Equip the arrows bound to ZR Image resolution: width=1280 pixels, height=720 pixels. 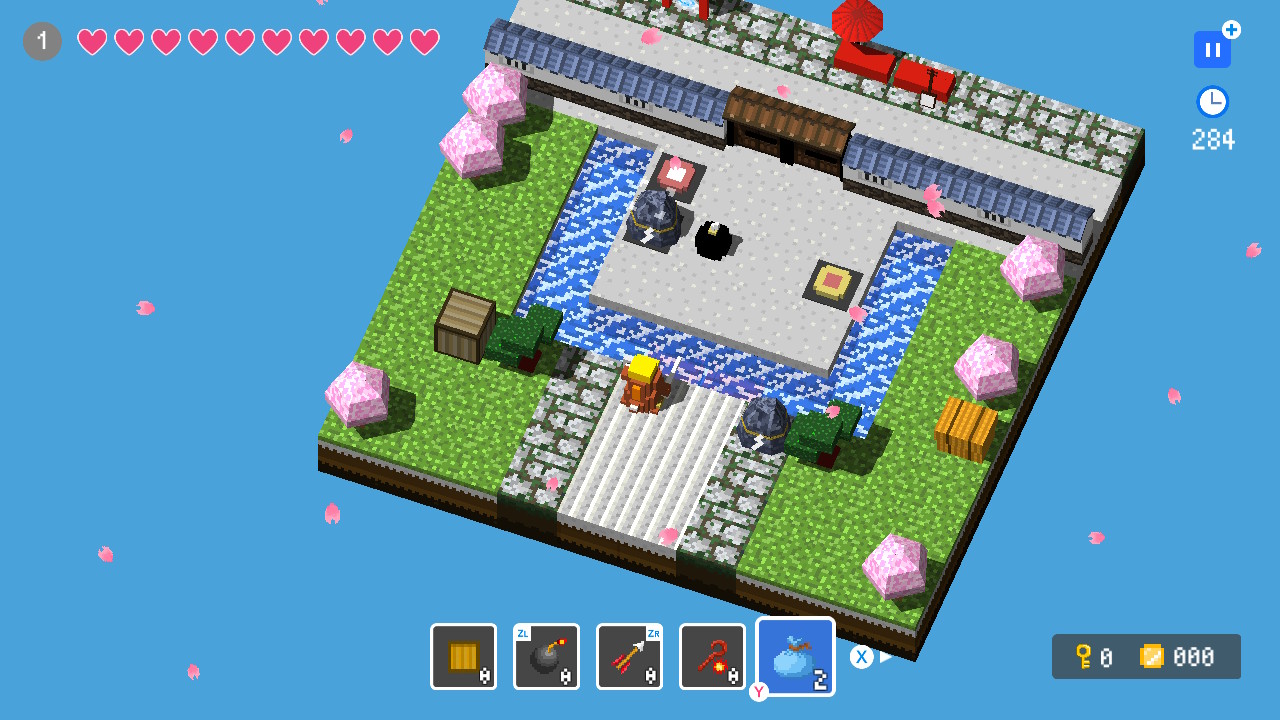point(629,656)
